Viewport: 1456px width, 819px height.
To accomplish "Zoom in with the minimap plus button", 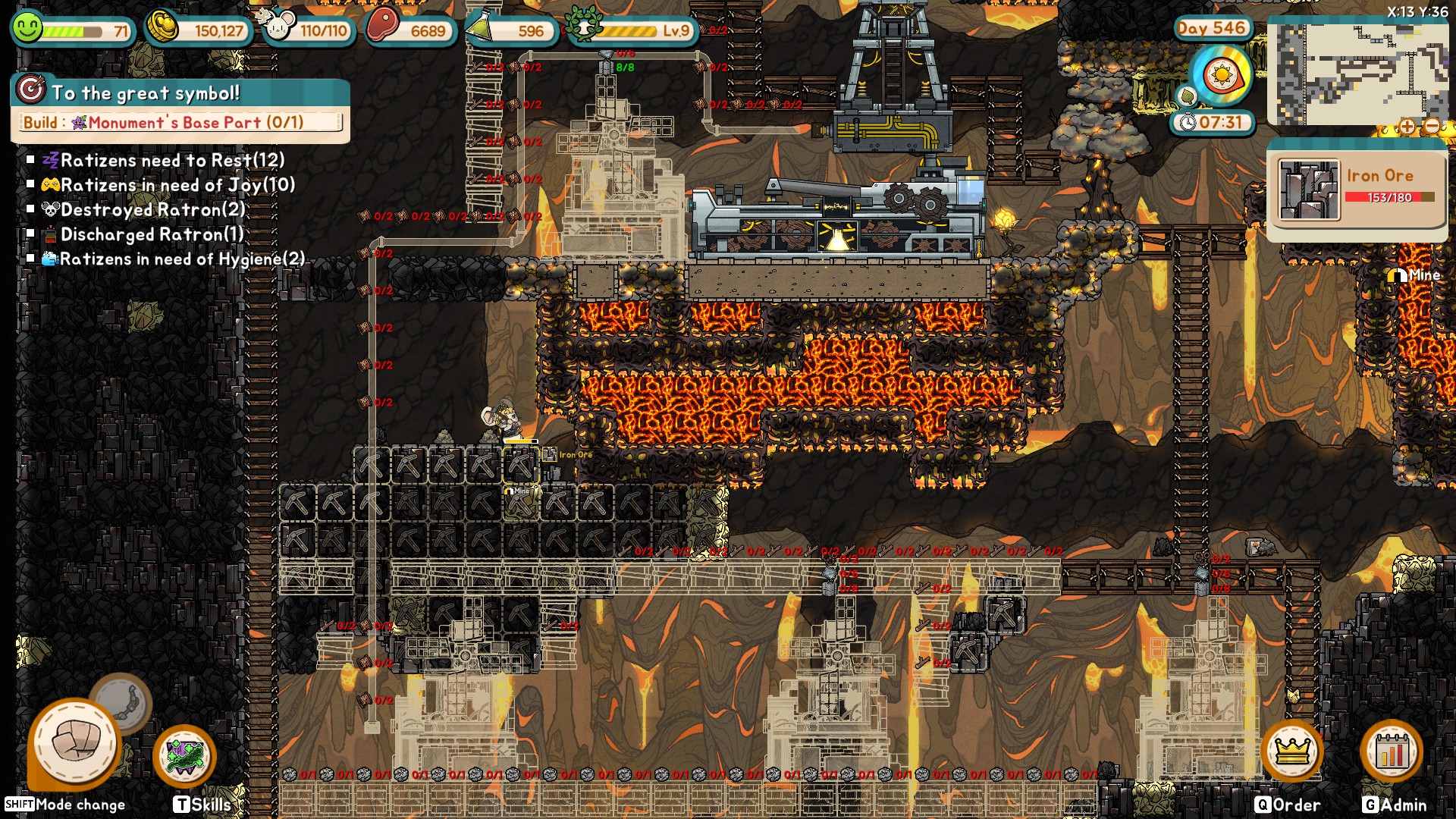I will [1407, 127].
